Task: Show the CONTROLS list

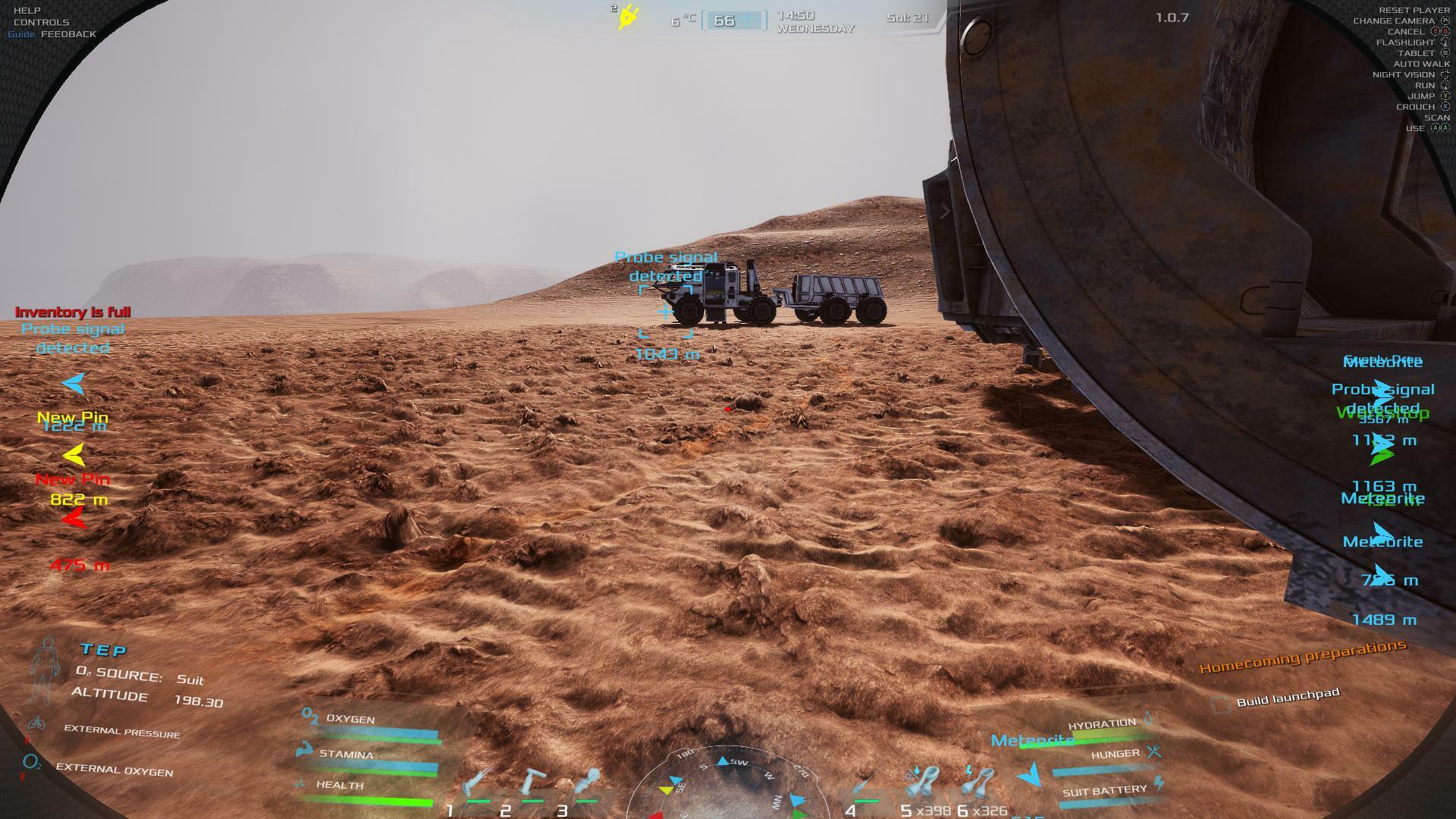Action: [x=41, y=22]
